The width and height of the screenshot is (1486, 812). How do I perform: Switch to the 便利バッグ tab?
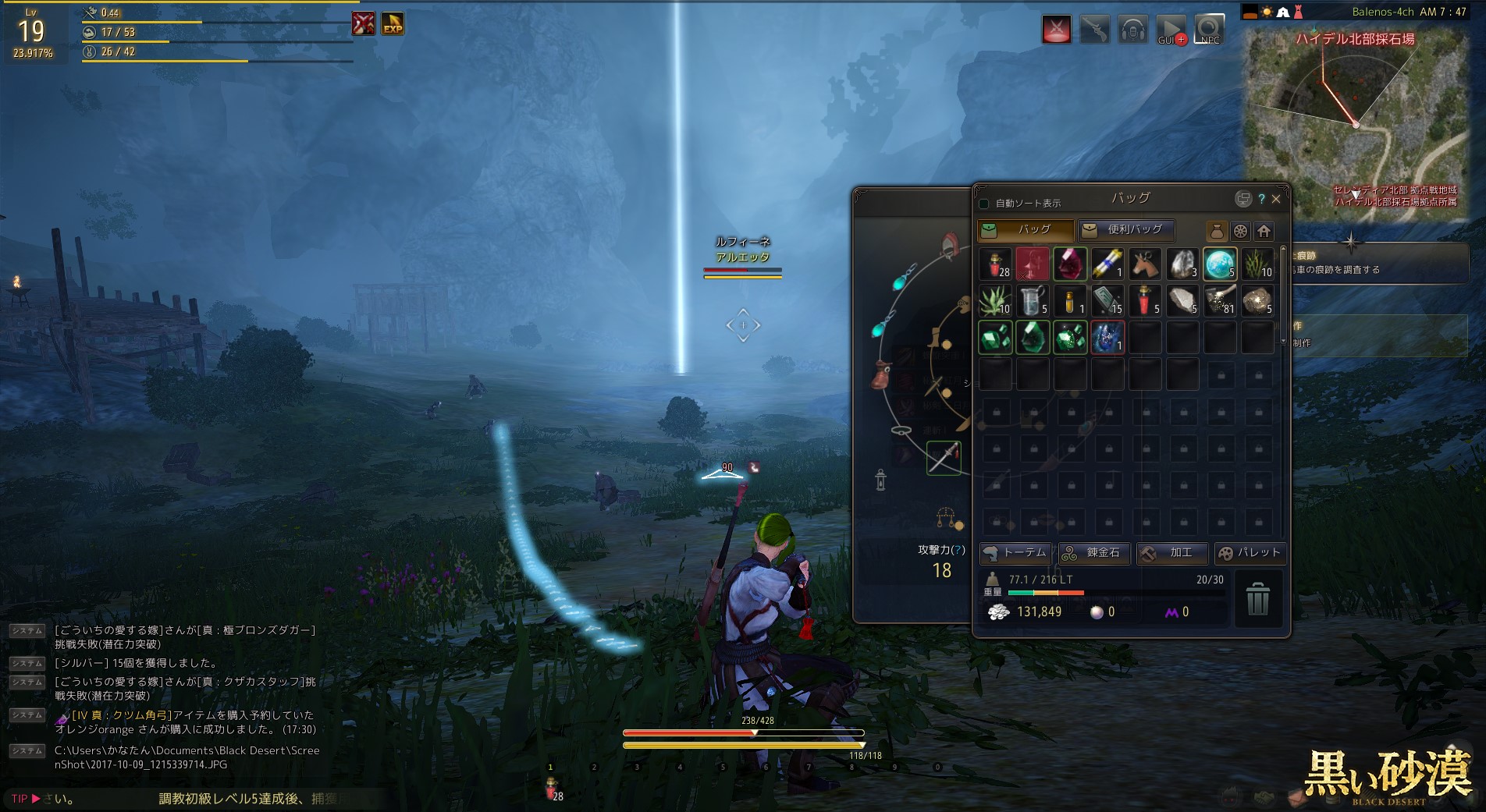pos(1126,230)
